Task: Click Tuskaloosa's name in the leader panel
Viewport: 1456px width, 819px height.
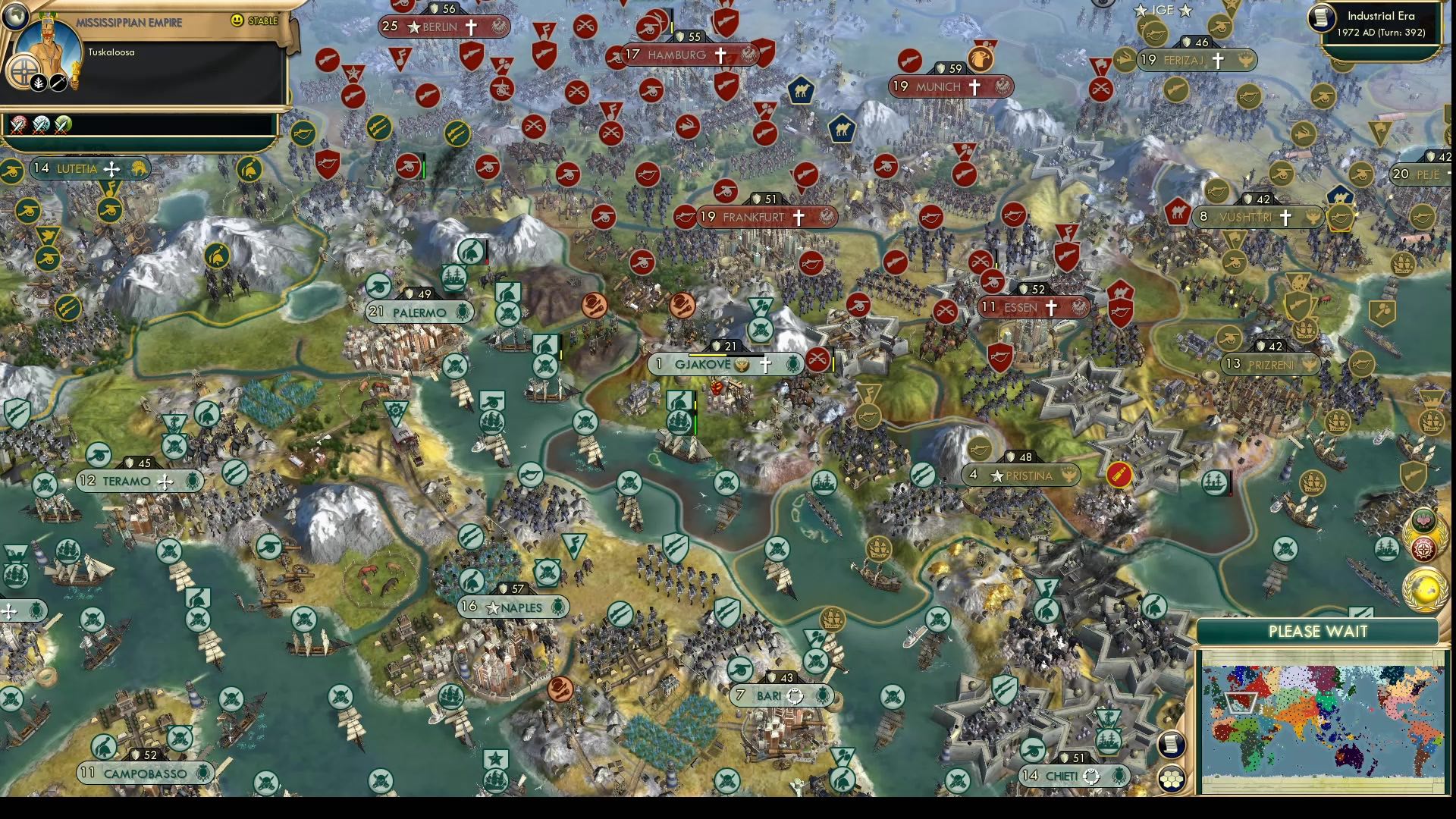Action: (x=111, y=52)
